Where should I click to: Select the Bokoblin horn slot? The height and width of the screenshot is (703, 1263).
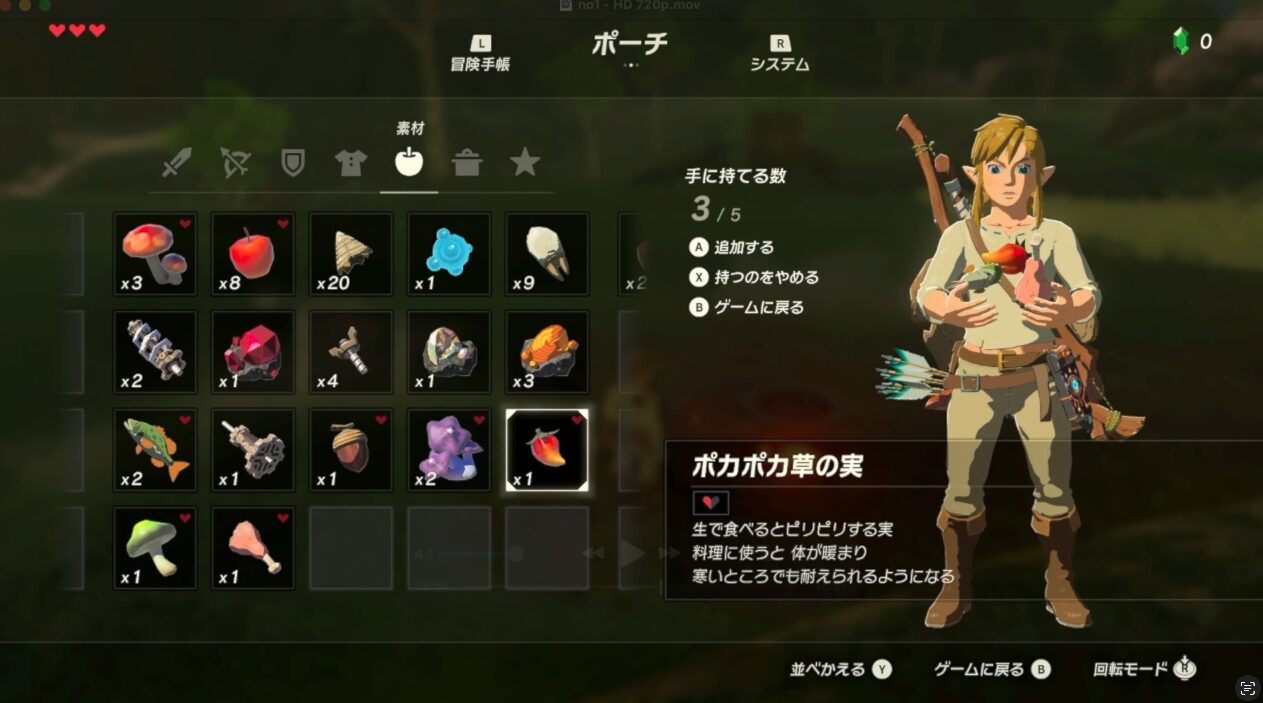pyautogui.click(x=351, y=254)
